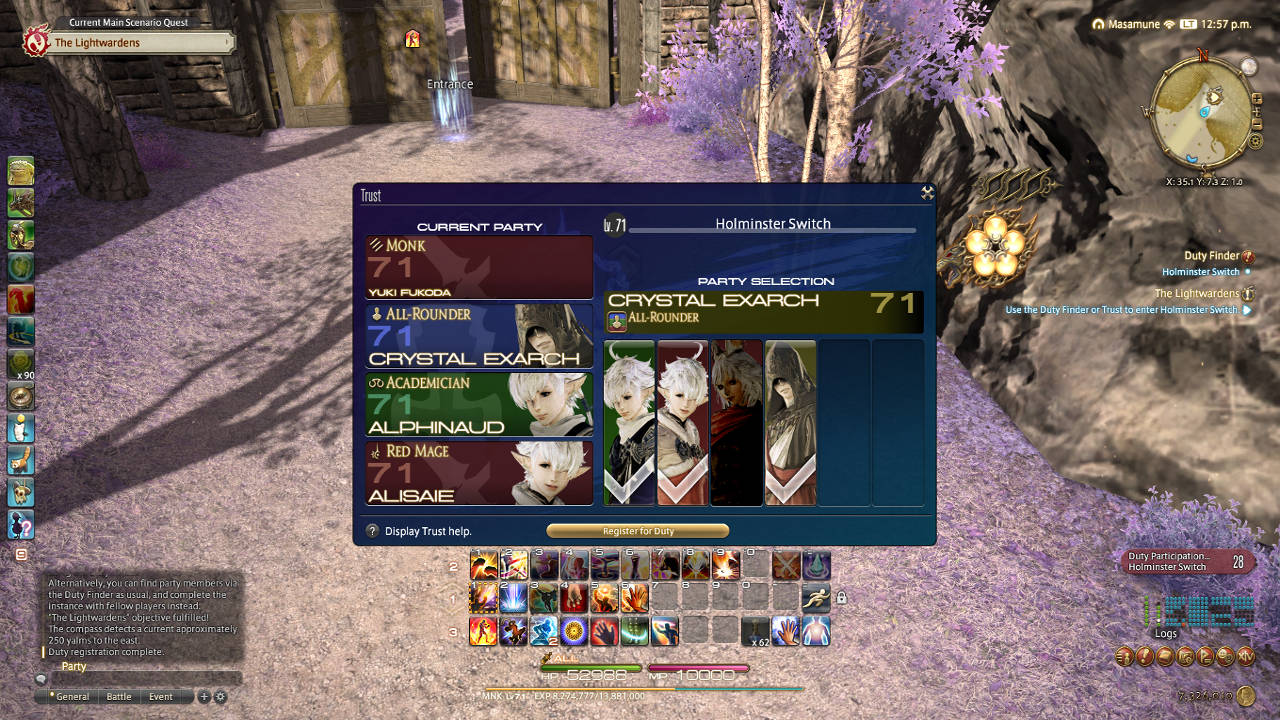The width and height of the screenshot is (1280, 720).
Task: Select Alisaie Red Mage party slot
Action: pos(479,473)
